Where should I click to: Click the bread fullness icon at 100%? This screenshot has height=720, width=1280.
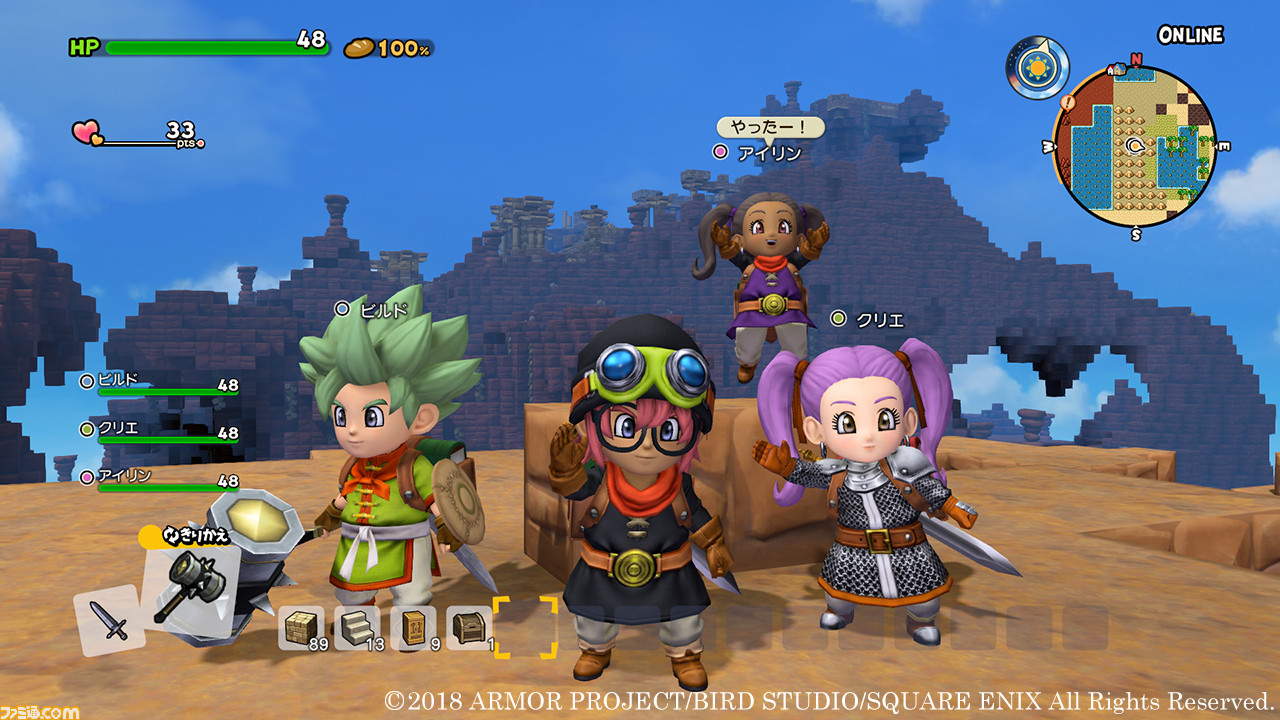click(x=362, y=45)
